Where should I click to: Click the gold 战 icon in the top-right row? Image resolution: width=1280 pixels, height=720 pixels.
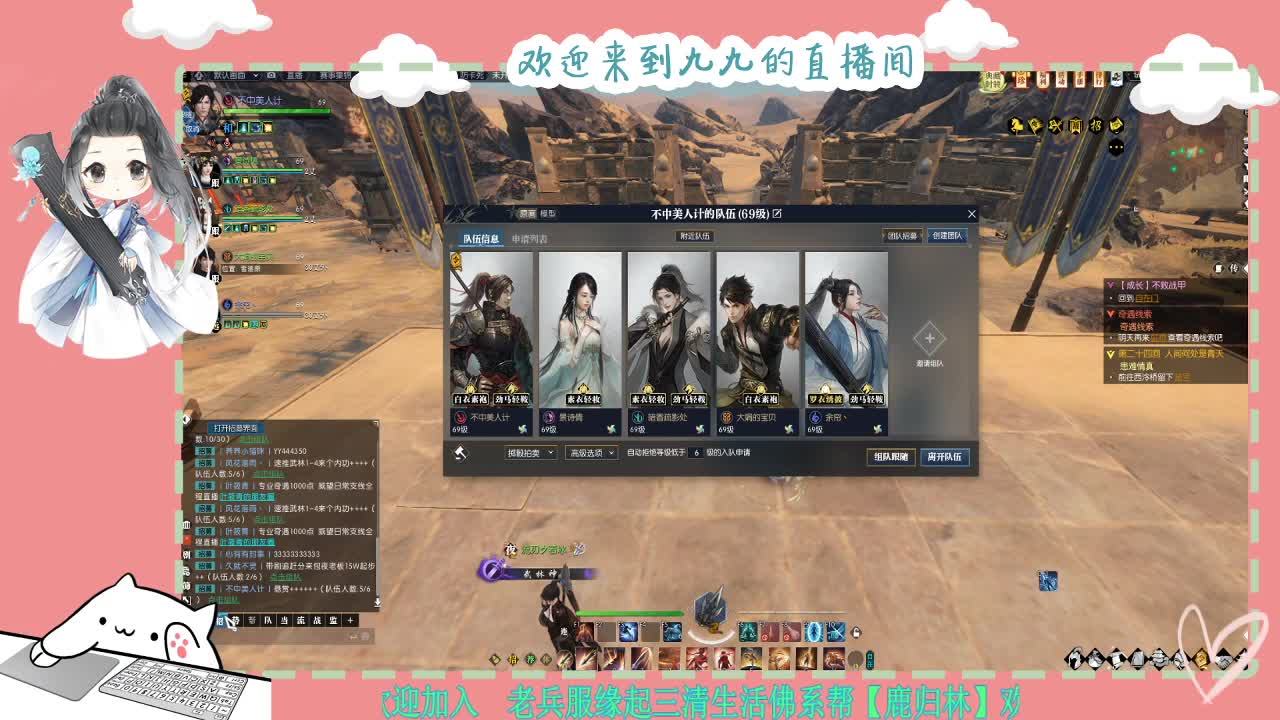click(x=1058, y=123)
